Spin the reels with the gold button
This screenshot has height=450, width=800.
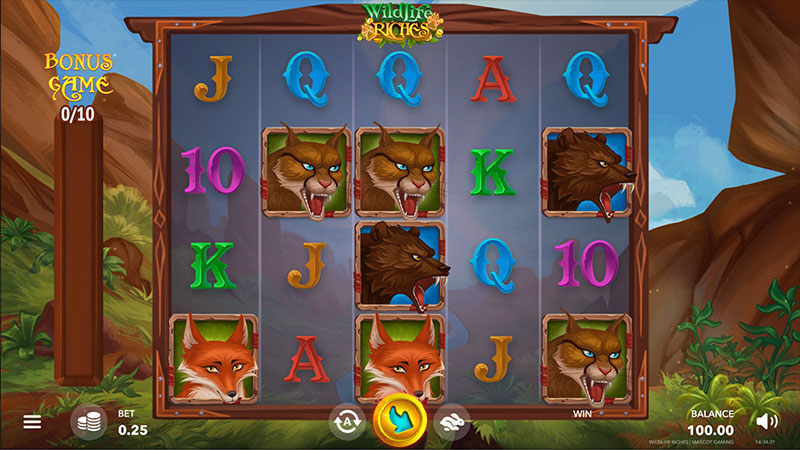point(400,421)
